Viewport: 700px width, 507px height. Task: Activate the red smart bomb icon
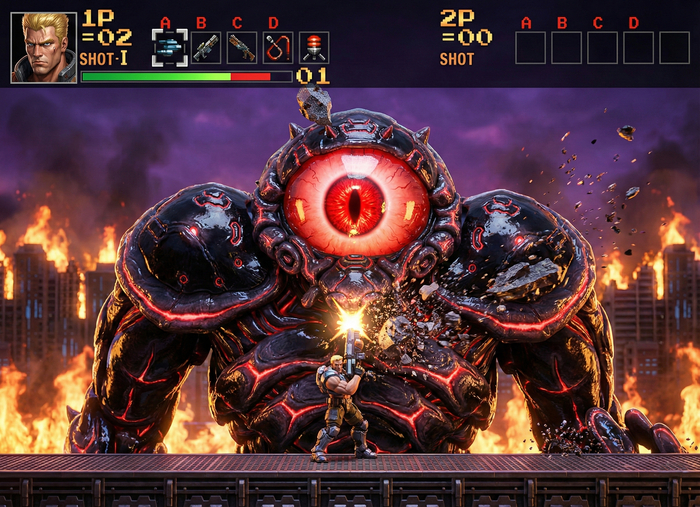(x=314, y=47)
